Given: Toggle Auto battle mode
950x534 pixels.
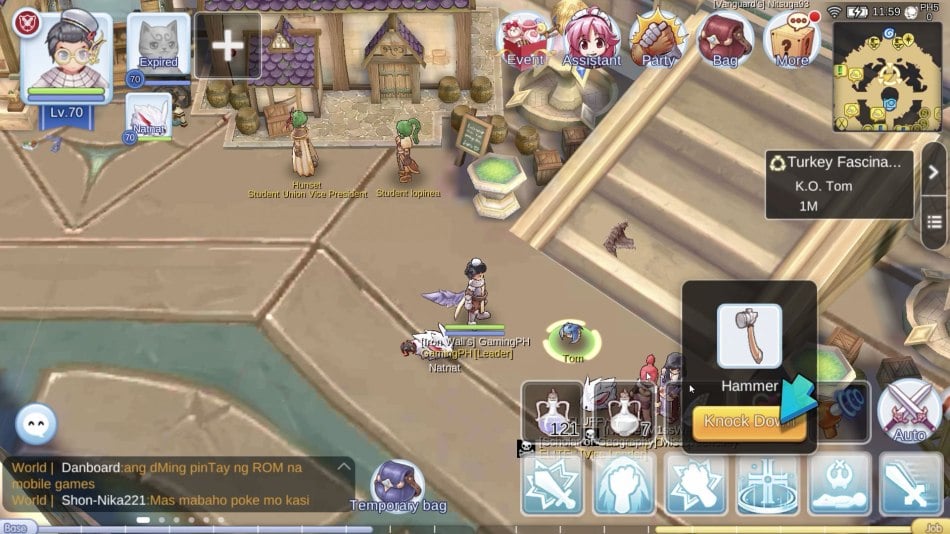Looking at the screenshot, I should pos(908,412).
